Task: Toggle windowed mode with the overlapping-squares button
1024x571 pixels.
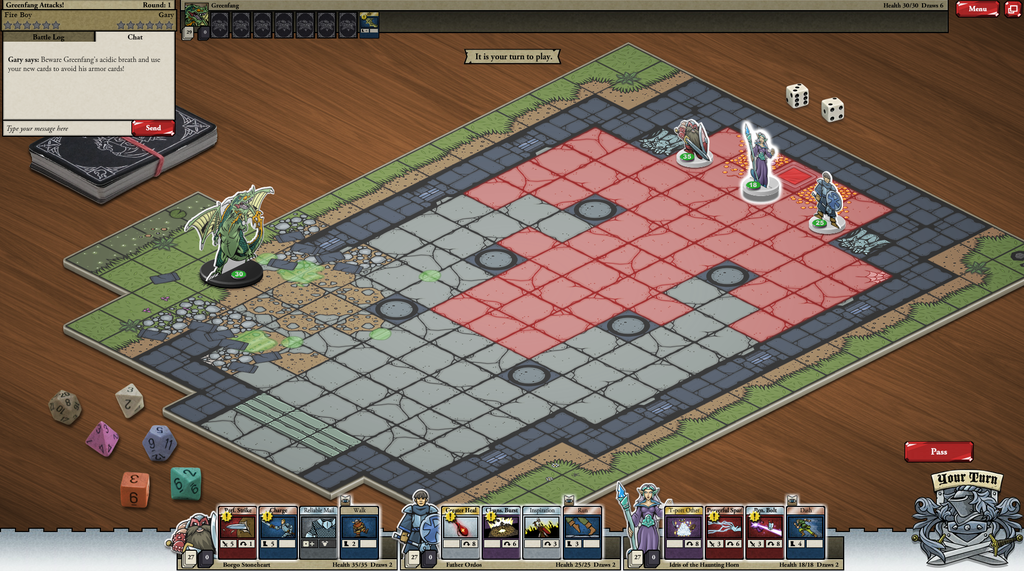Action: (x=1012, y=9)
